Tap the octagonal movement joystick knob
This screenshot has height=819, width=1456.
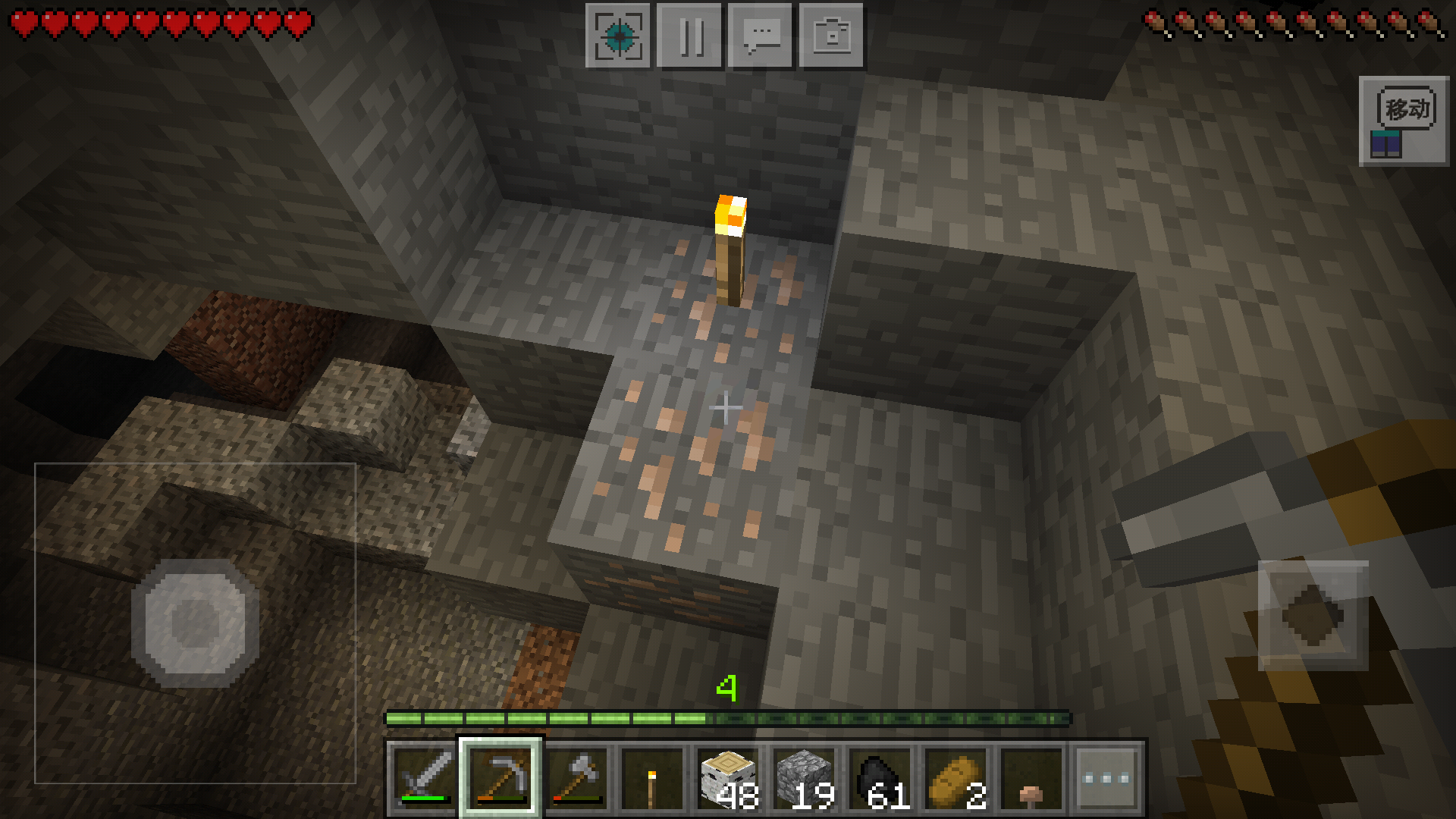[x=195, y=623]
